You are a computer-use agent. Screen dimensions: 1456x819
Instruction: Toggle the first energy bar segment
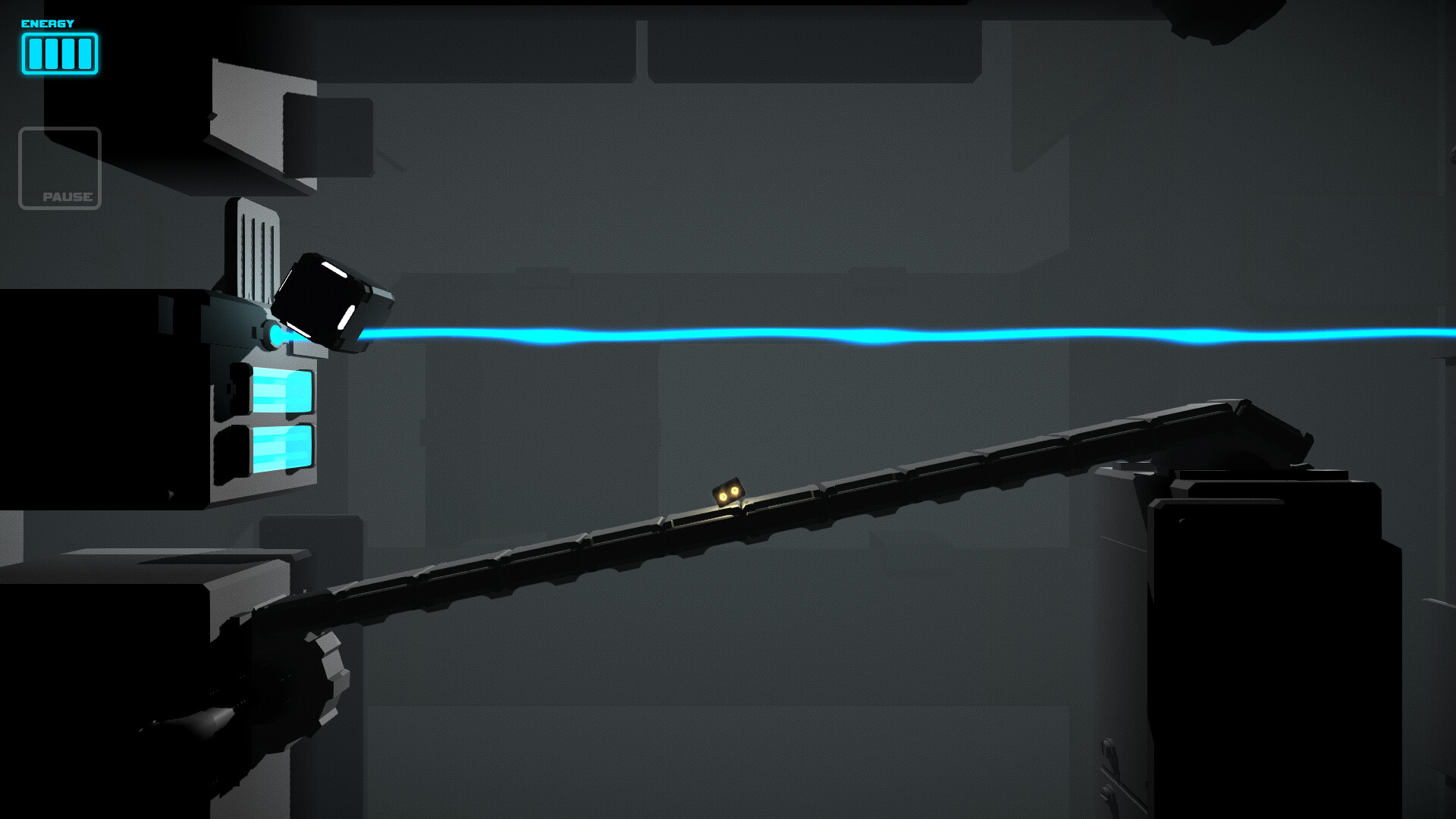click(x=36, y=54)
